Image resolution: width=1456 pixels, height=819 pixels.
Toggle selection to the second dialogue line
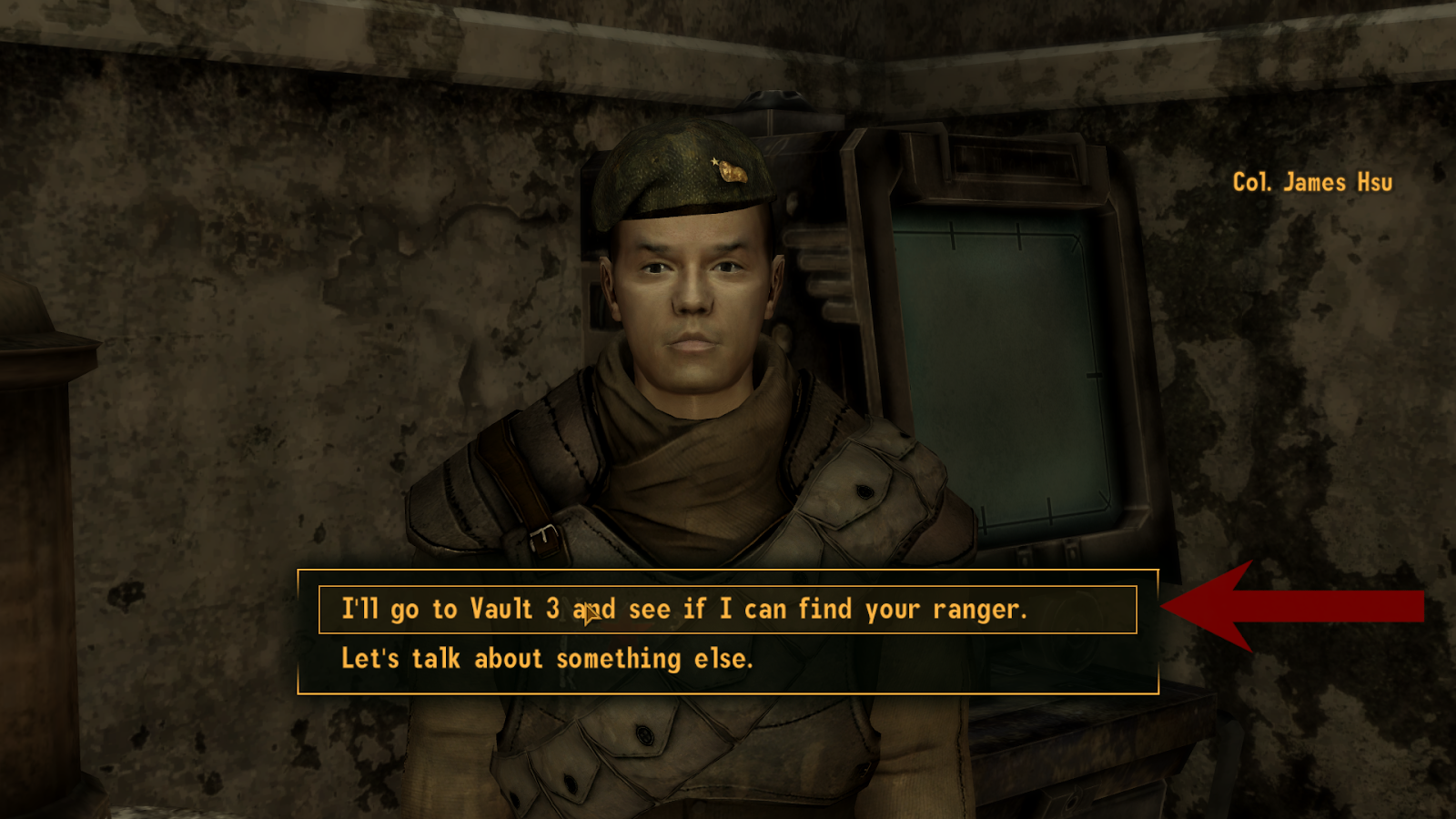coord(547,659)
